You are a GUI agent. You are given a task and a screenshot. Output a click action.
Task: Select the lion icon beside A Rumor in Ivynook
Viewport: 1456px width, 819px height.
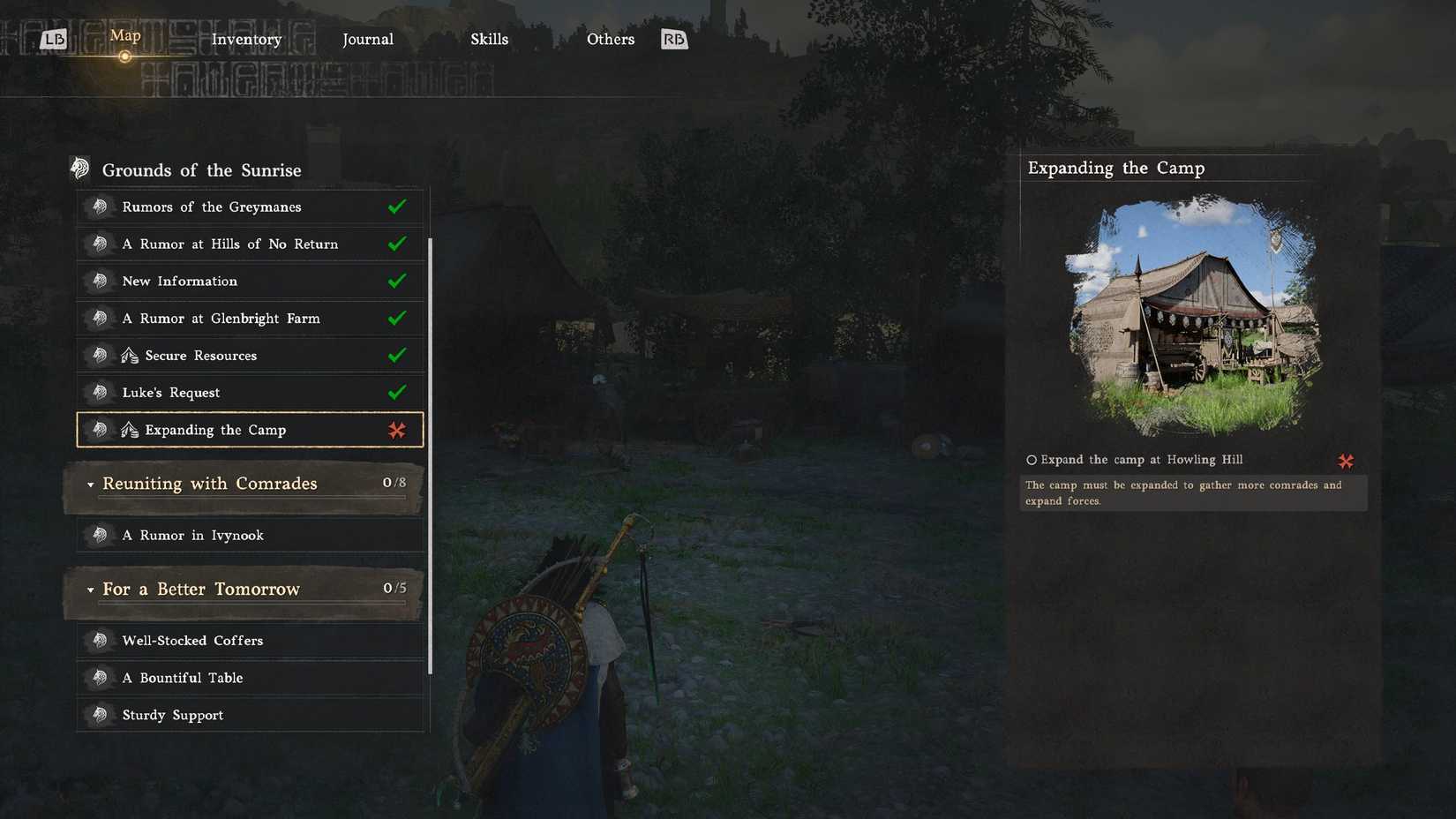101,535
